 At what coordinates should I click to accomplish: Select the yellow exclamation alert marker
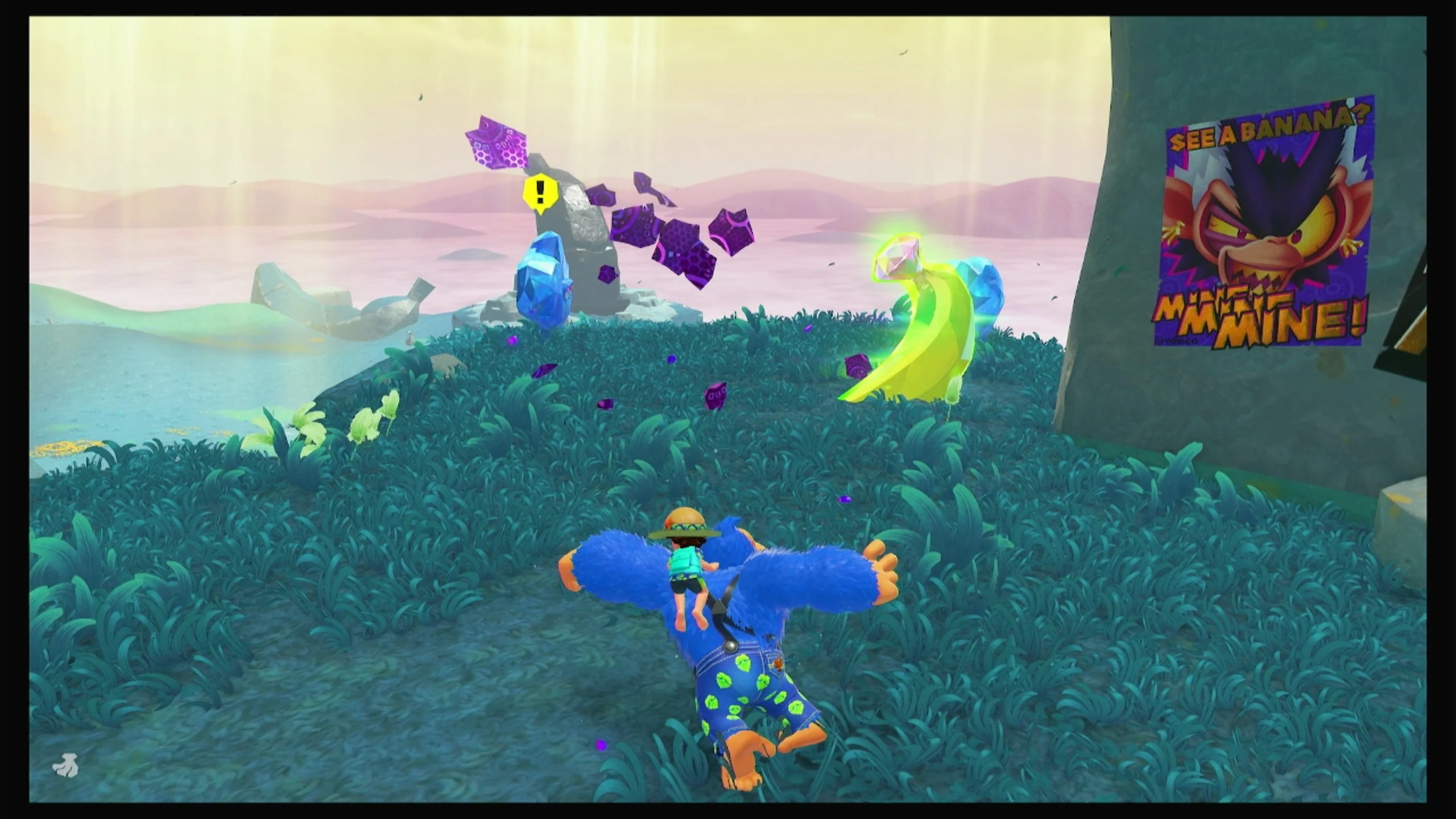click(x=539, y=194)
